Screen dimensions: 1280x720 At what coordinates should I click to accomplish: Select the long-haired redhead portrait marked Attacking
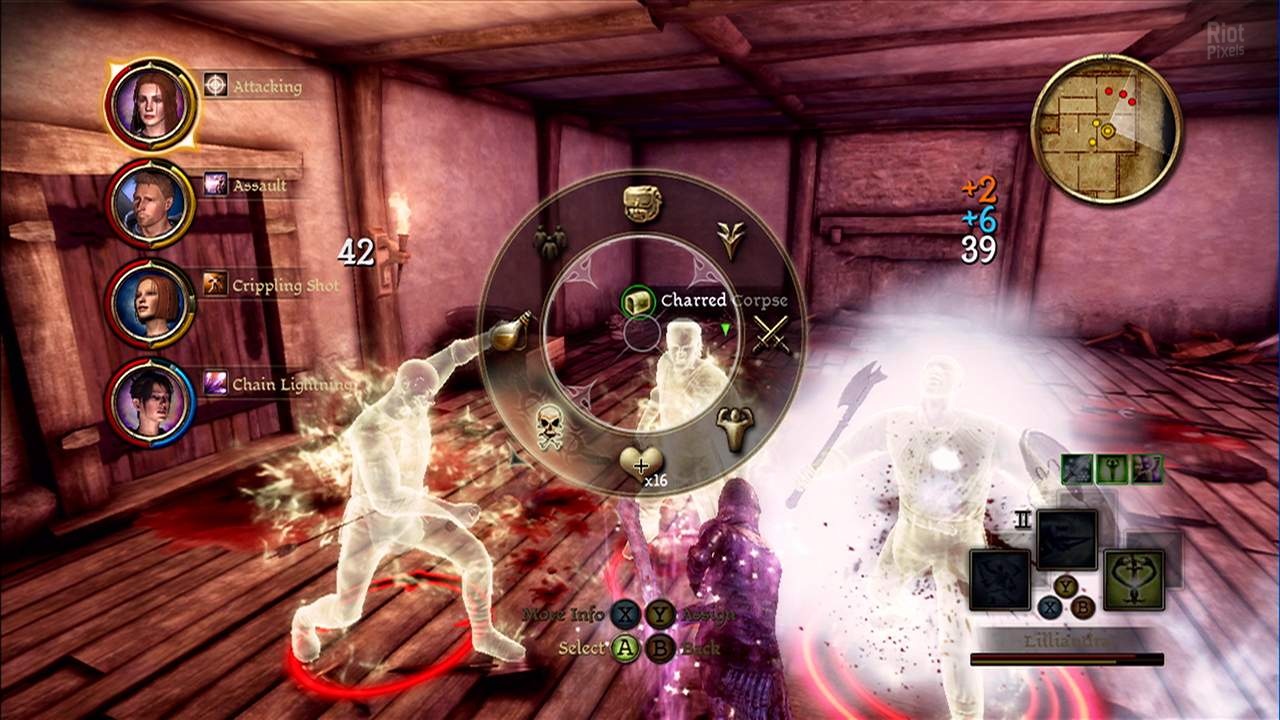[151, 102]
